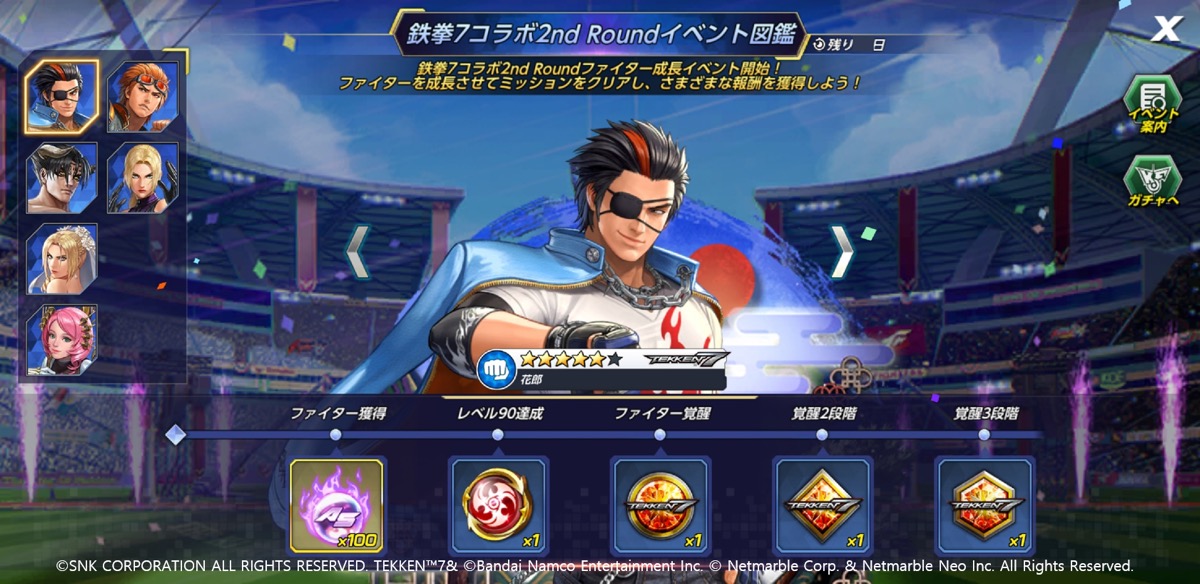View the round Tekken 7 coin awakening reward

[660, 505]
